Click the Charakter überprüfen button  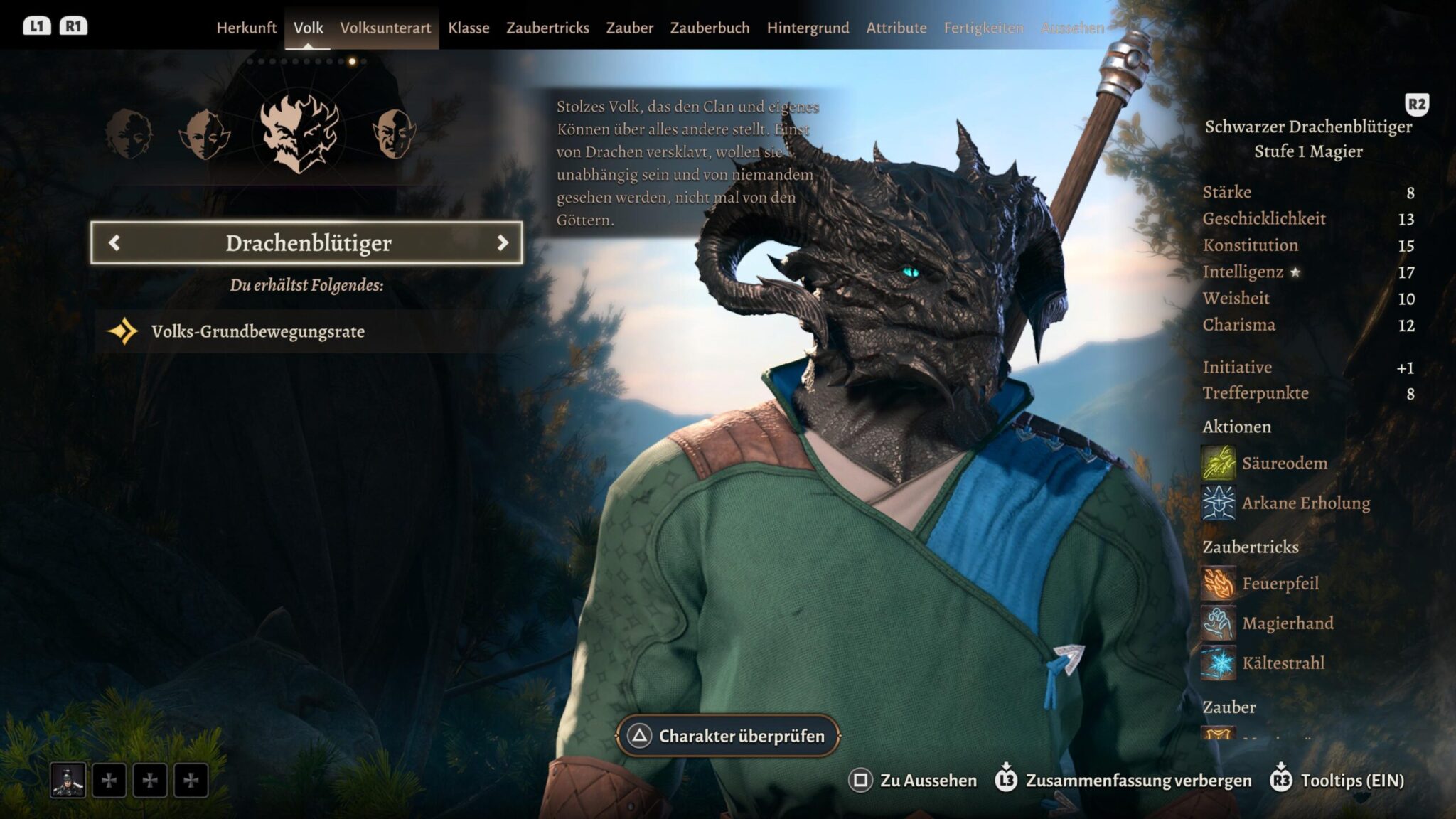click(728, 736)
